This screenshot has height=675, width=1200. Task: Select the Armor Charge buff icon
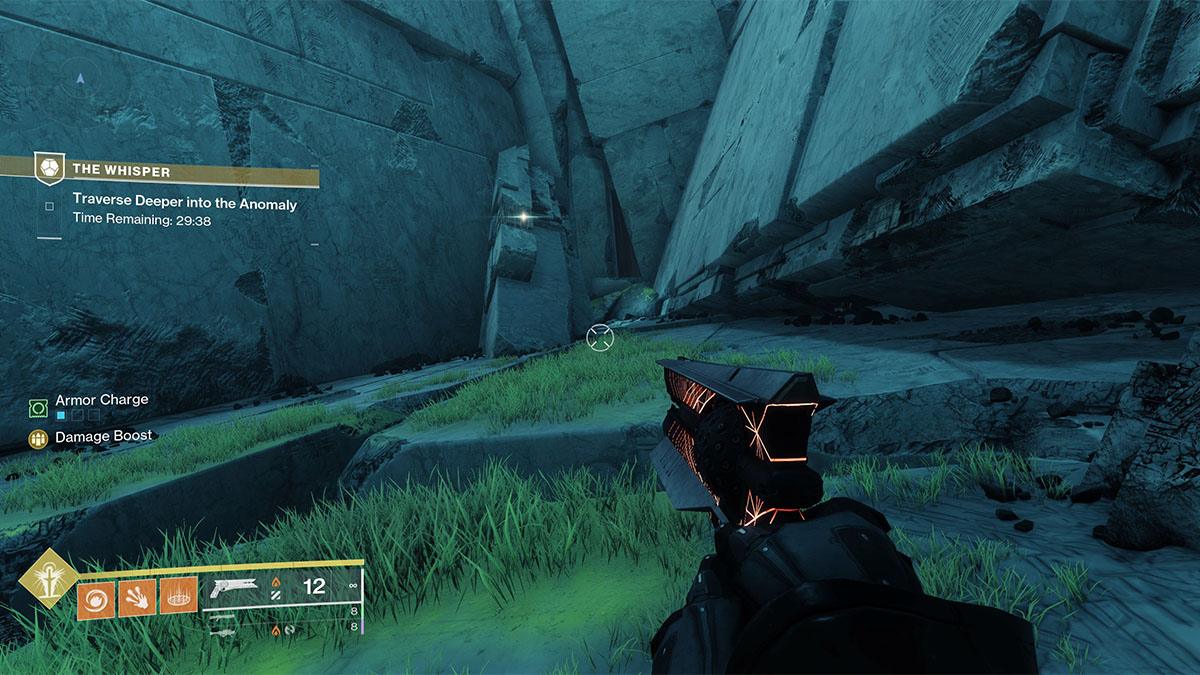39,407
